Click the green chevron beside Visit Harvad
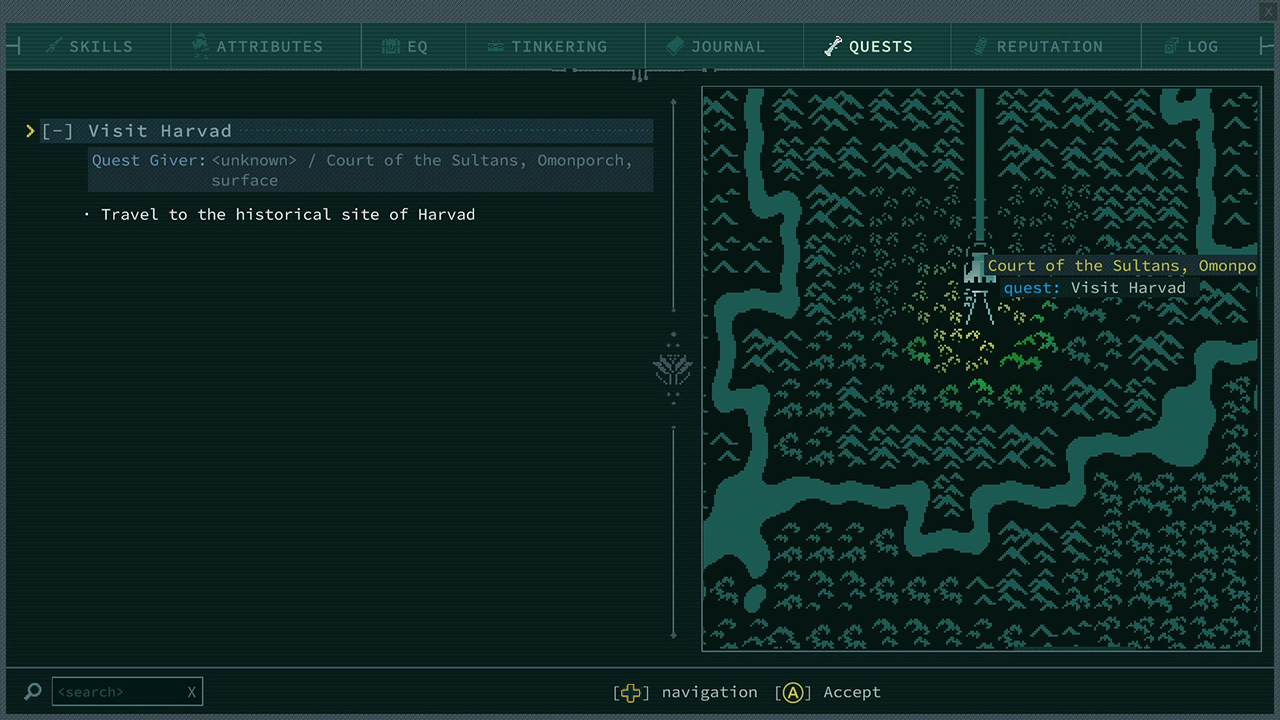Screen dimensions: 1280x720 (30, 130)
